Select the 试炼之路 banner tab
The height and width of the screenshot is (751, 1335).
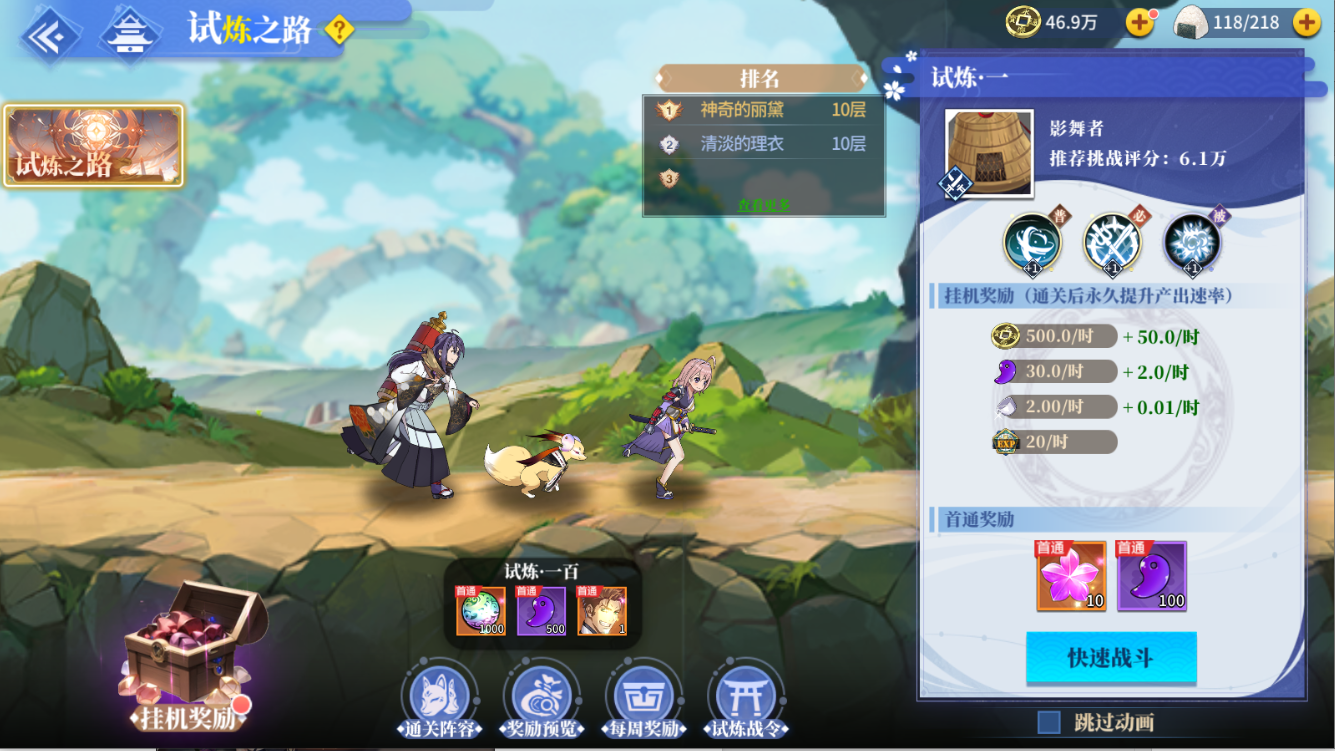click(93, 146)
